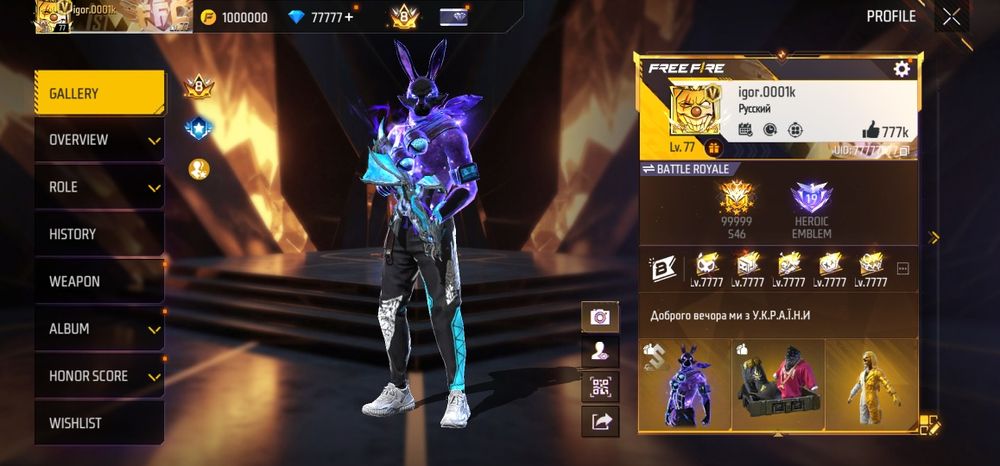Open the Album section
This screenshot has height=466, width=1000.
(99, 328)
